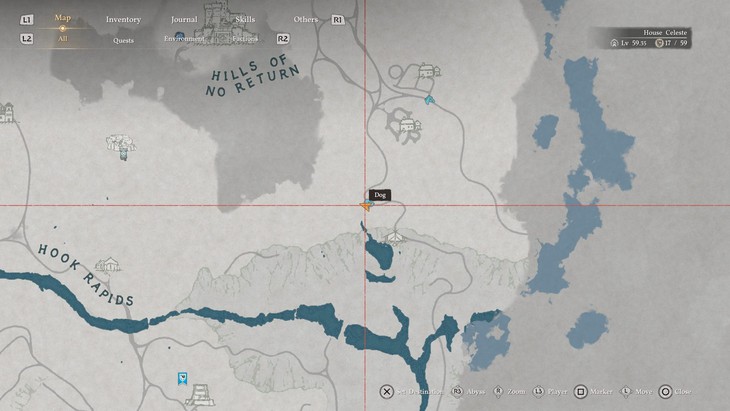Viewport: 730px width, 411px height.
Task: Select the blue bookmark marker near the bottom
Action: [182, 378]
